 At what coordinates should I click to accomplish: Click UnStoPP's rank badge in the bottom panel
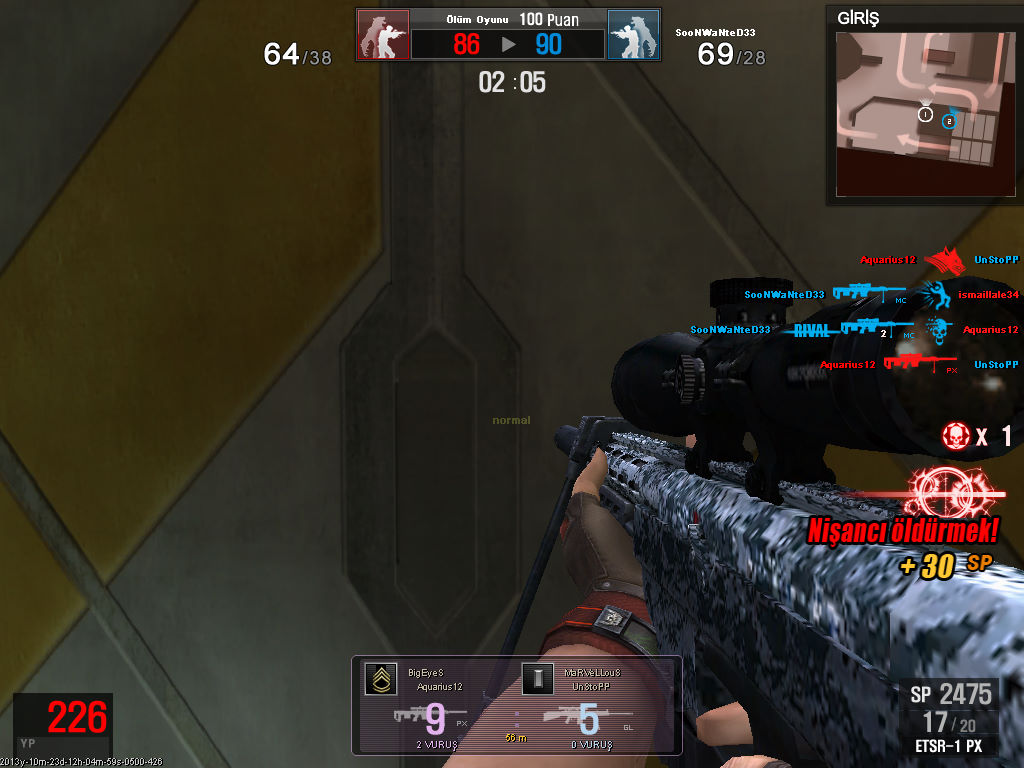[x=537, y=679]
